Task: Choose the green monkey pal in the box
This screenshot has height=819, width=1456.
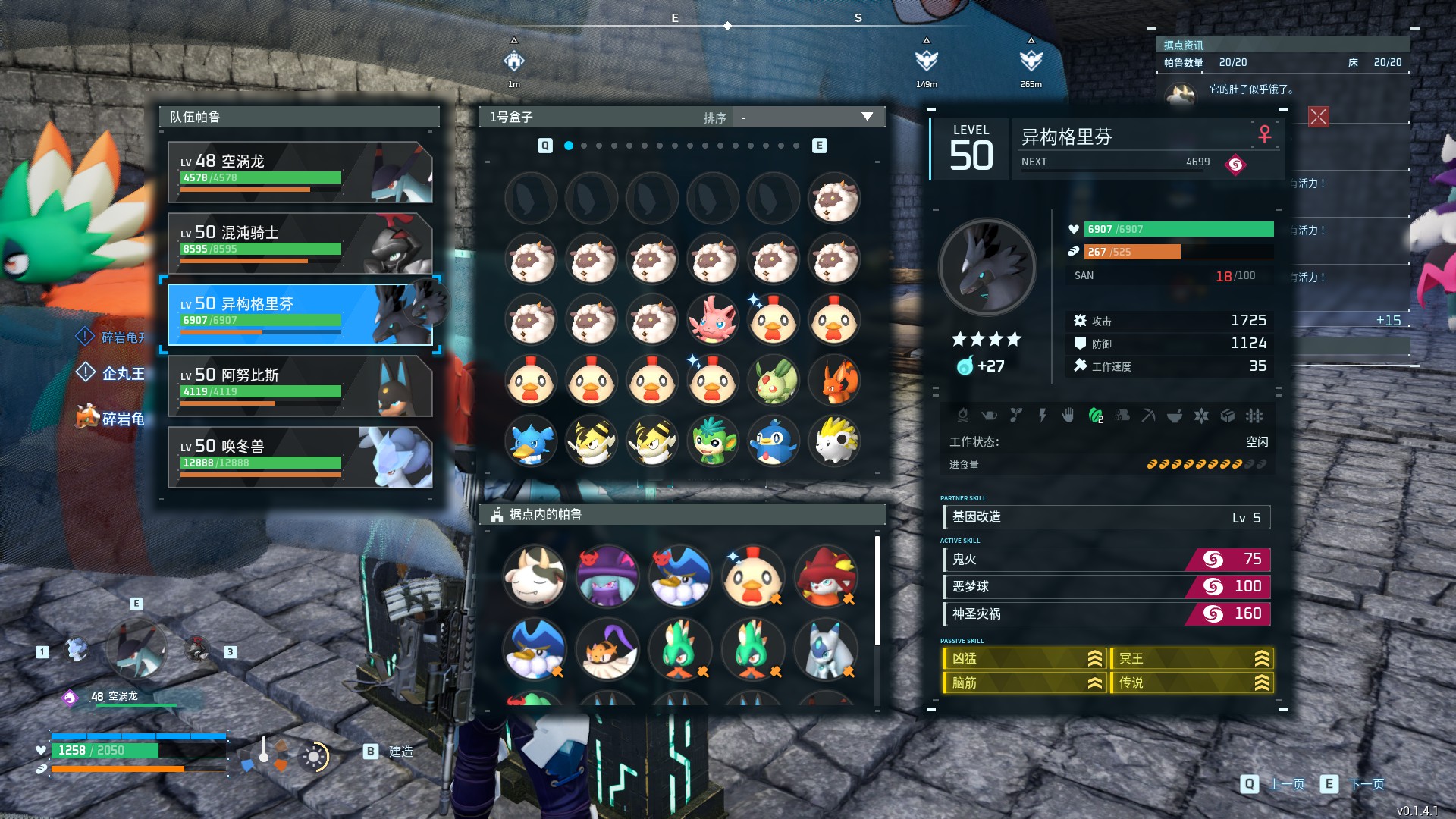Action: 712,441
